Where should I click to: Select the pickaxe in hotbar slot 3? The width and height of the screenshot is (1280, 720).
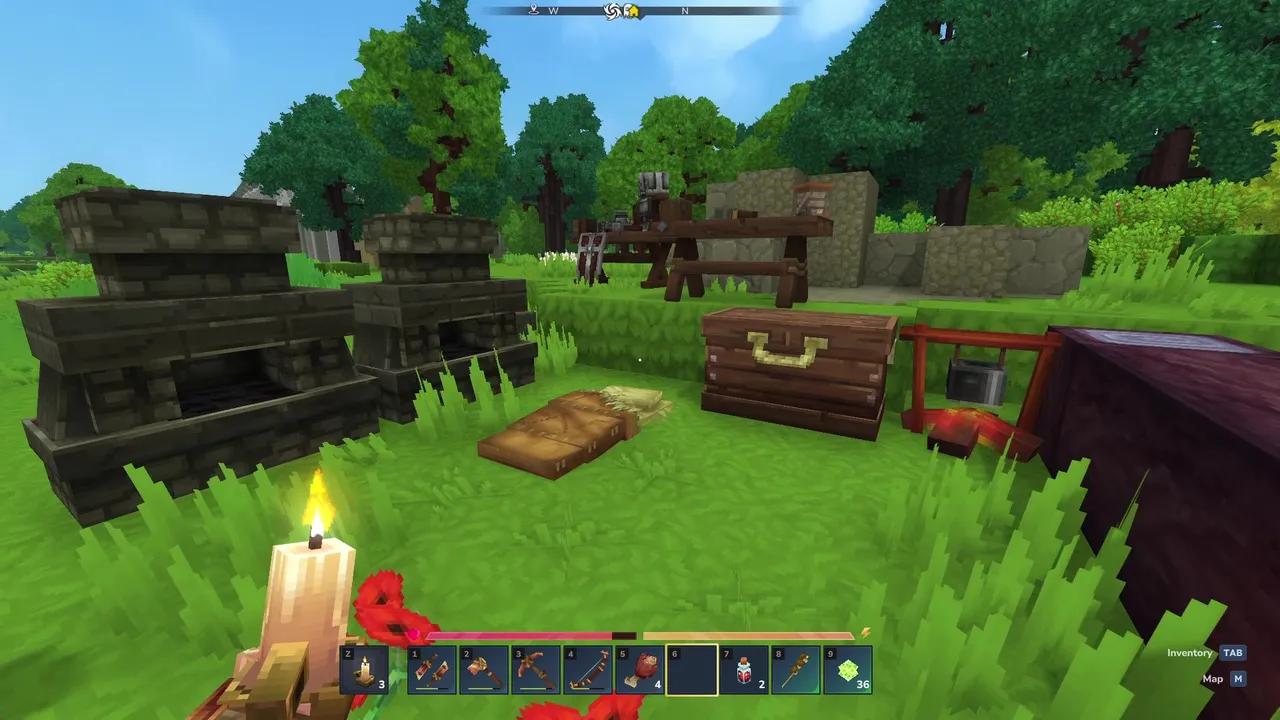(535, 668)
